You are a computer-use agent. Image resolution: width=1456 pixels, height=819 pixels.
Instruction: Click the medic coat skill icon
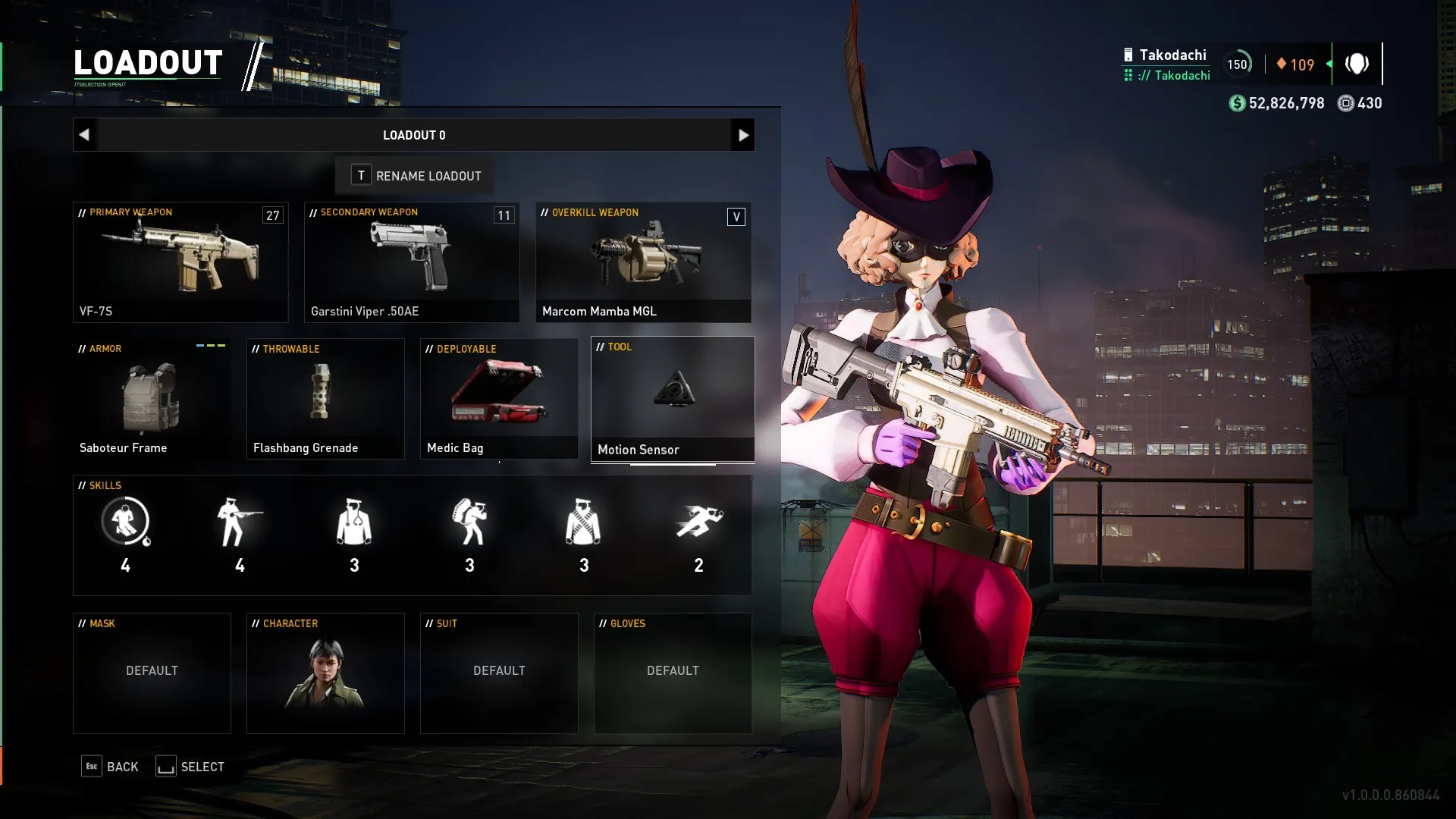[354, 522]
